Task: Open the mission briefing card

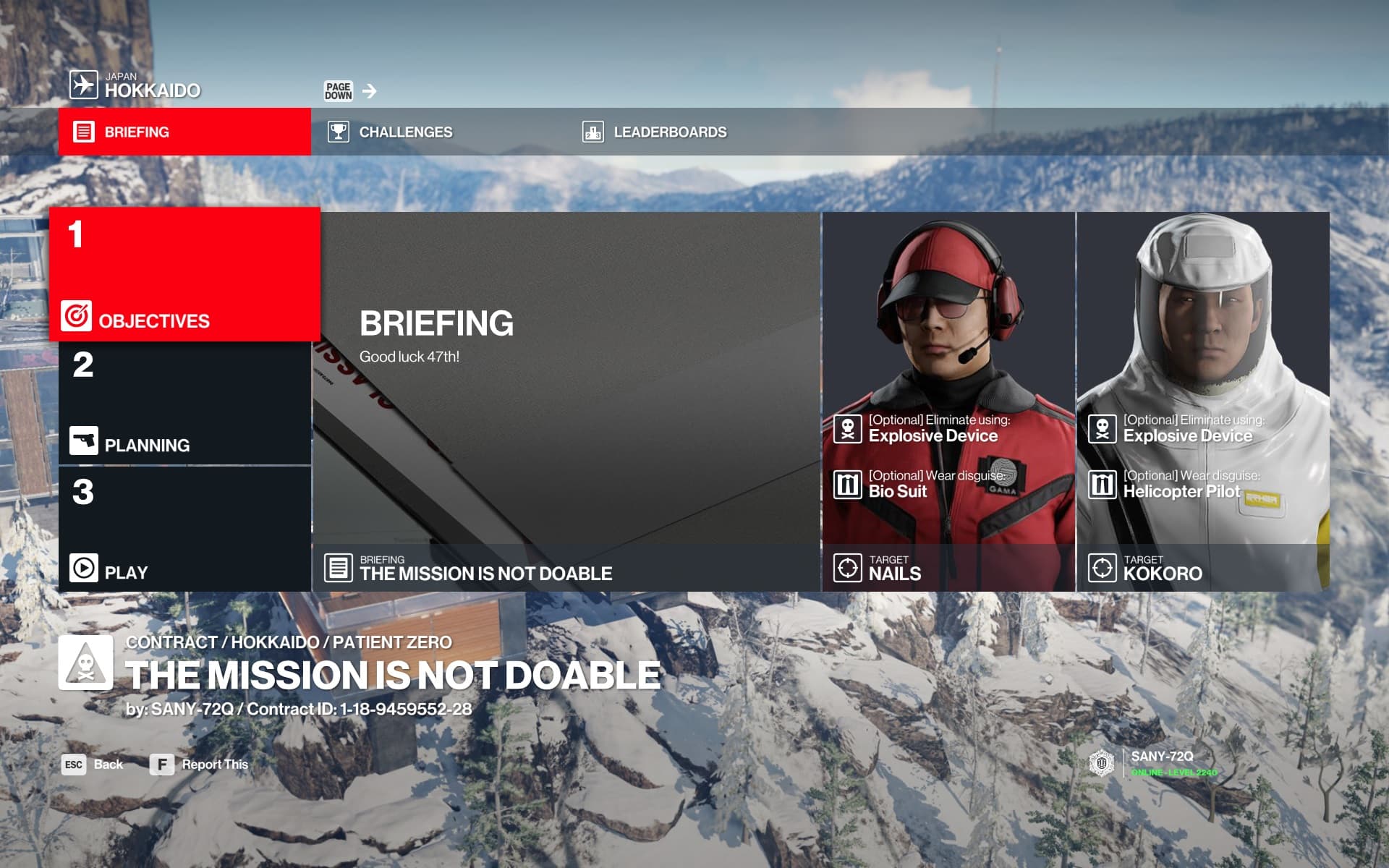Action: 566,401
